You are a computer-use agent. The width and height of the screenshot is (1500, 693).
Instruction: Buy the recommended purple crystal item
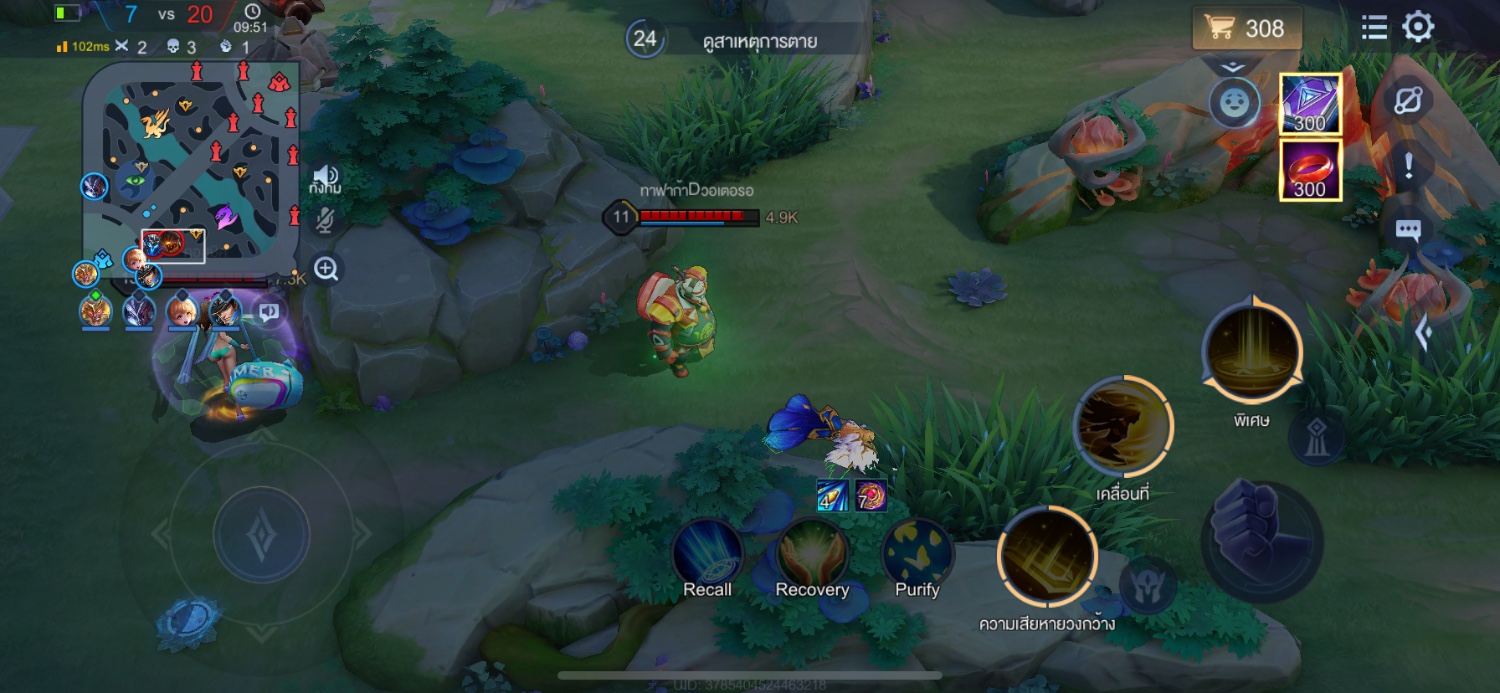pyautogui.click(x=1310, y=103)
